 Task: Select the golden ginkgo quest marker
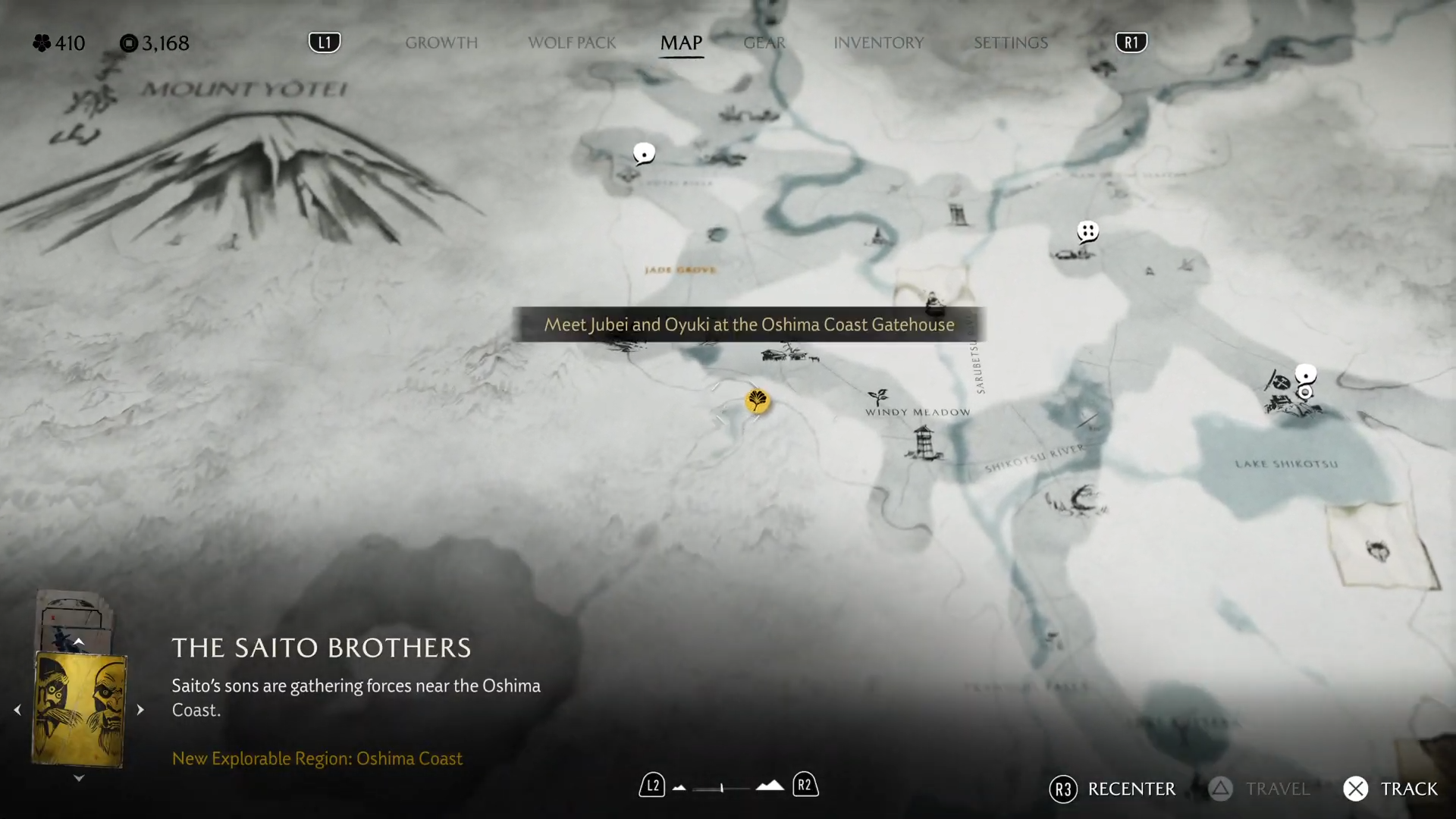pyautogui.click(x=757, y=400)
